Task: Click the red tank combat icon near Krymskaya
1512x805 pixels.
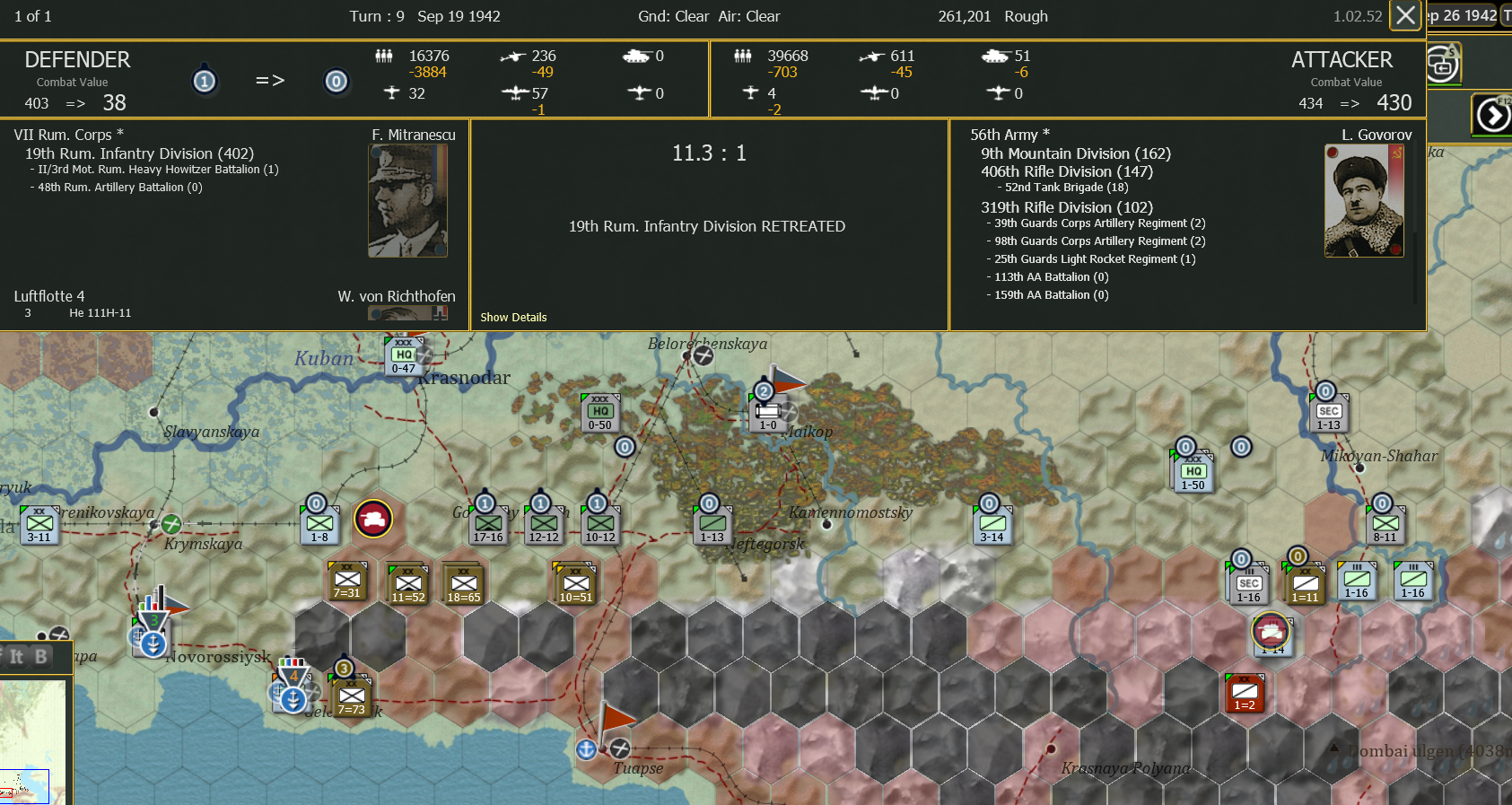Action: click(375, 519)
